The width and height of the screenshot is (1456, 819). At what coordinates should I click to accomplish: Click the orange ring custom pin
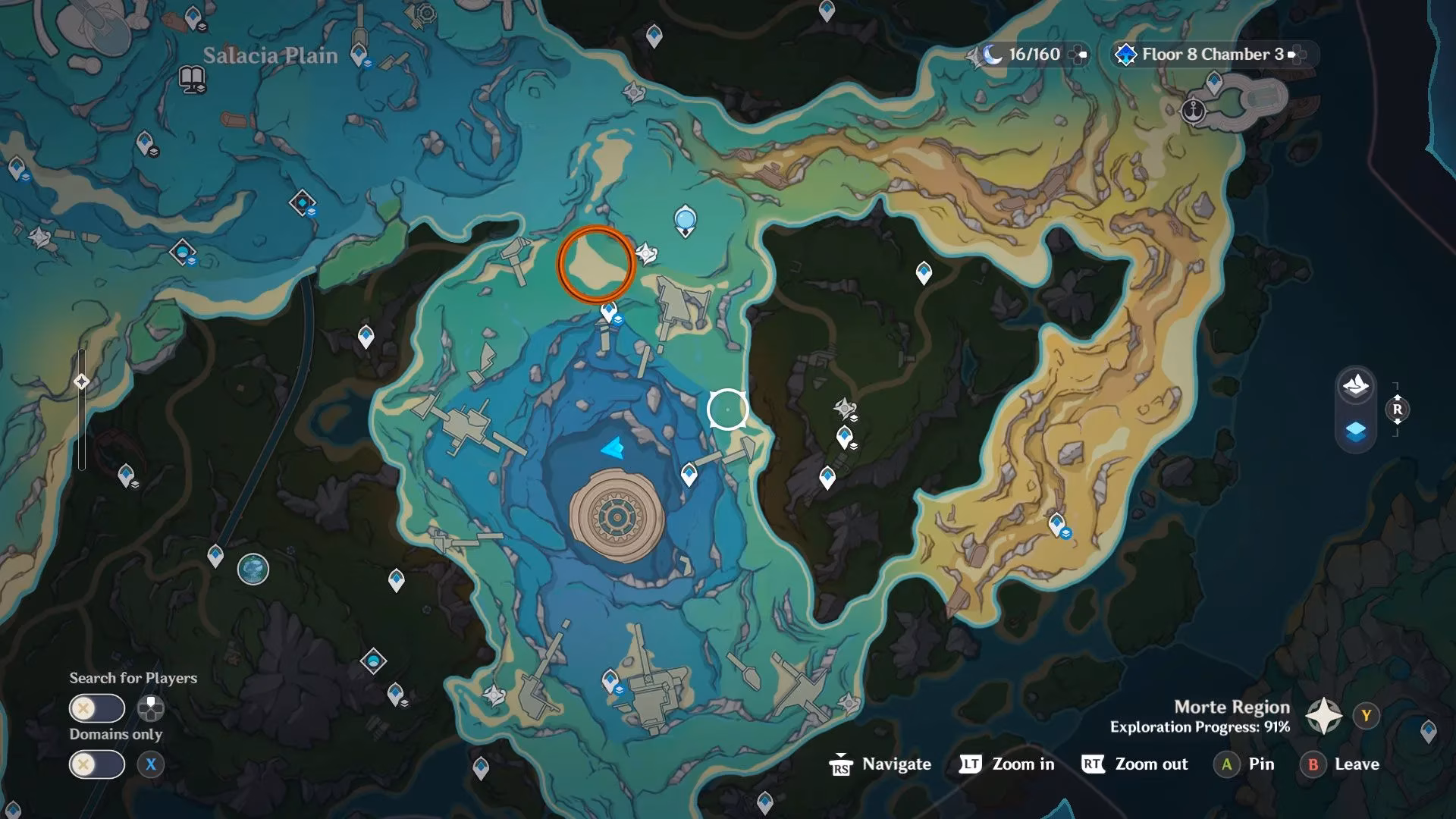[x=596, y=264]
